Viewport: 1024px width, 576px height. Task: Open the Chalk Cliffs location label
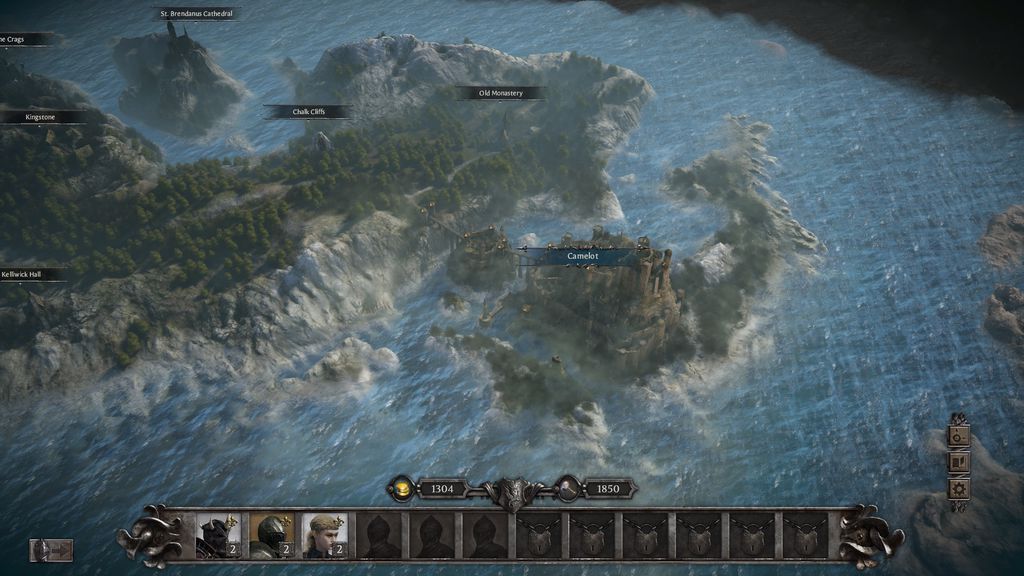coord(308,112)
